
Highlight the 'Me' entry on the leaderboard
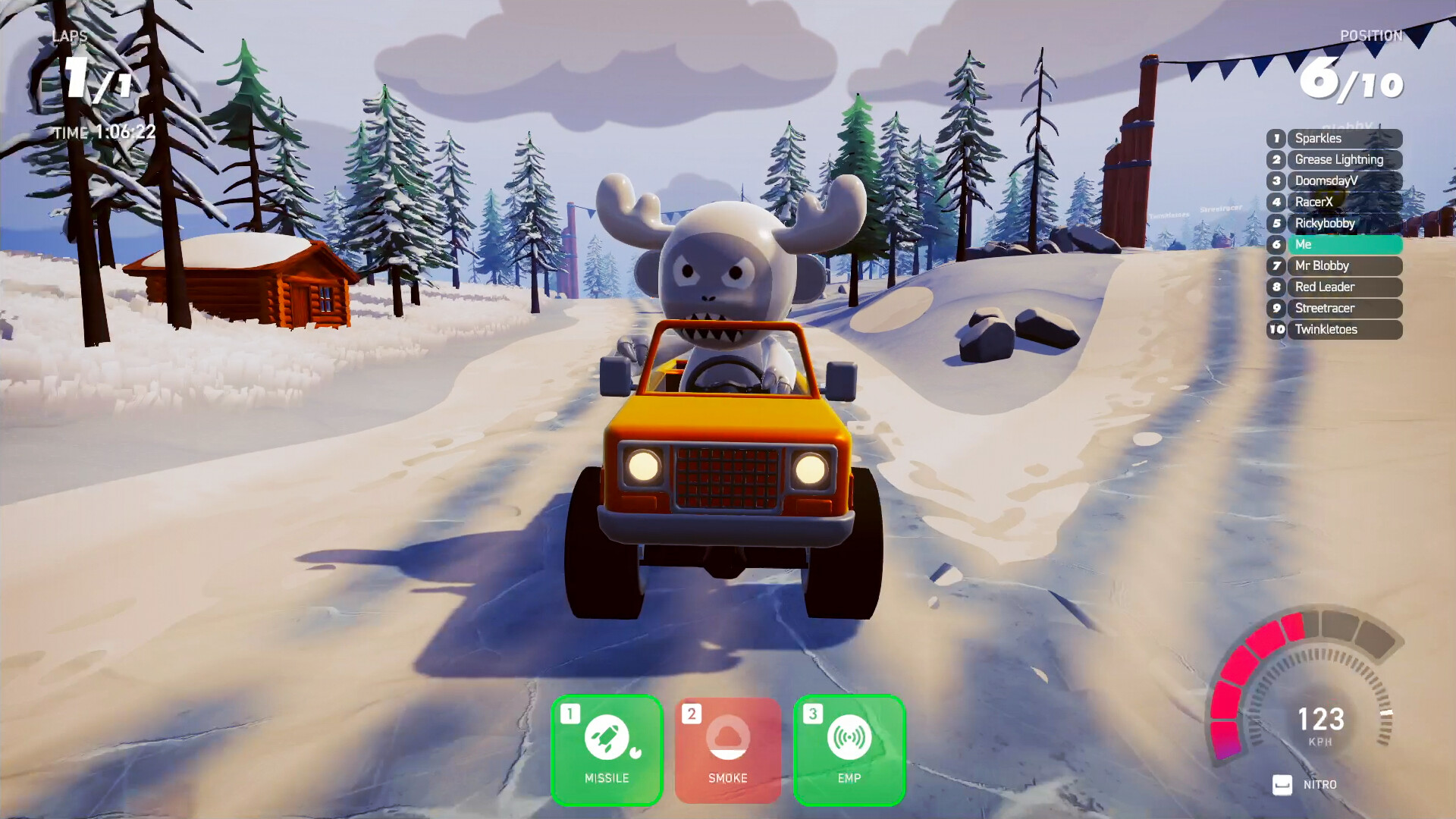click(1345, 244)
